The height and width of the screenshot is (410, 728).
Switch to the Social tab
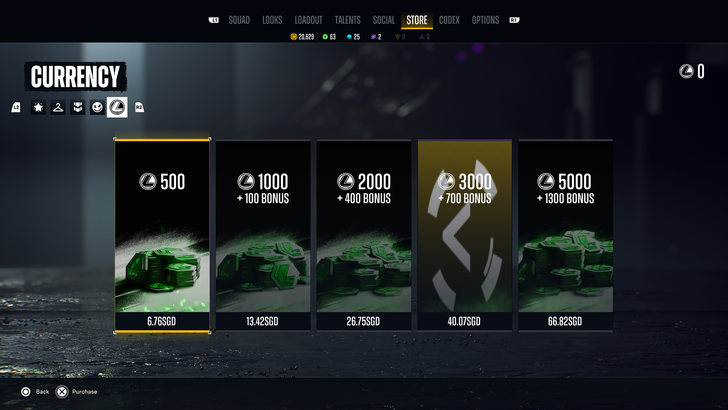pos(384,20)
